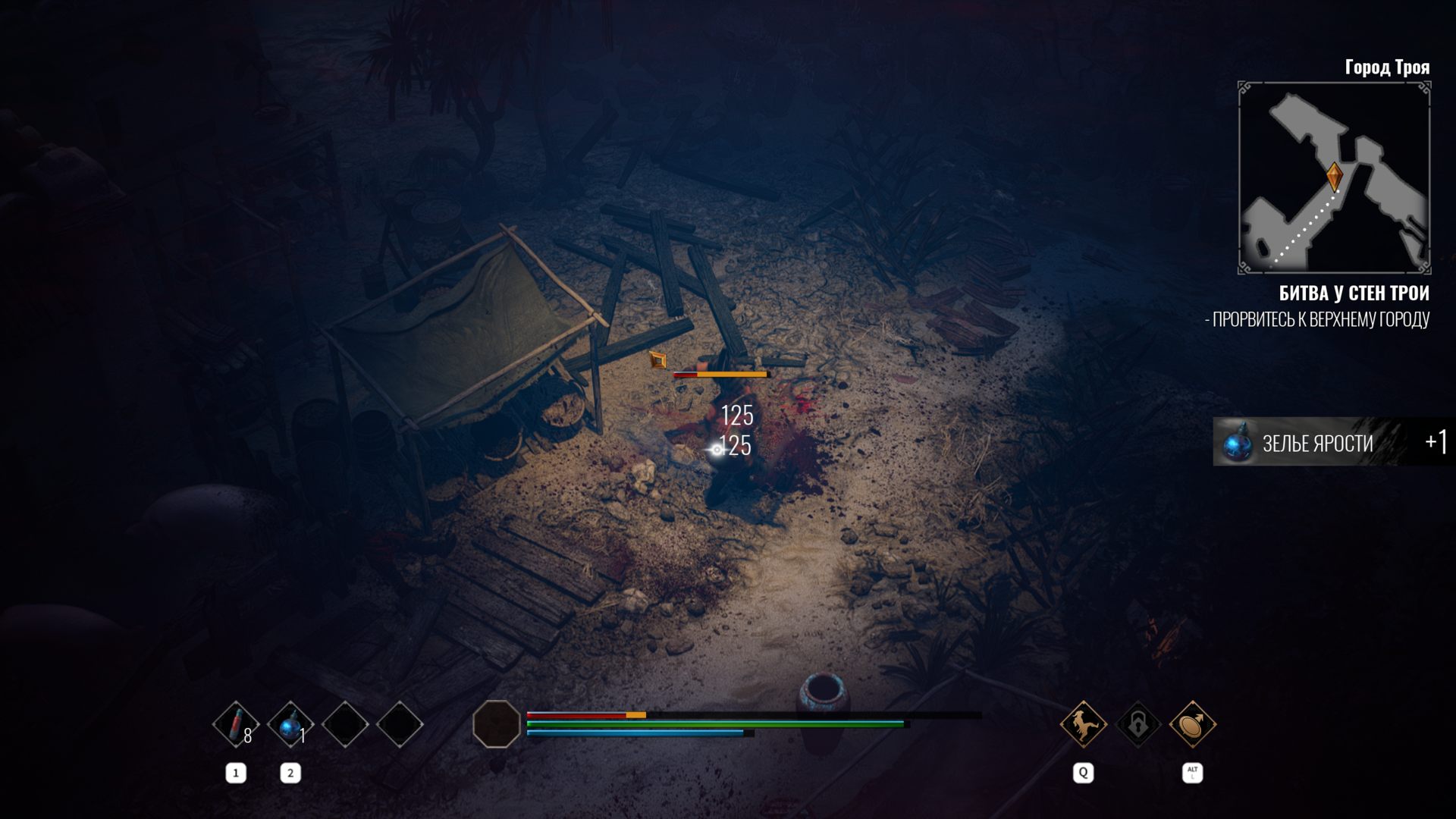Open the Troy city minimap

point(1334,178)
